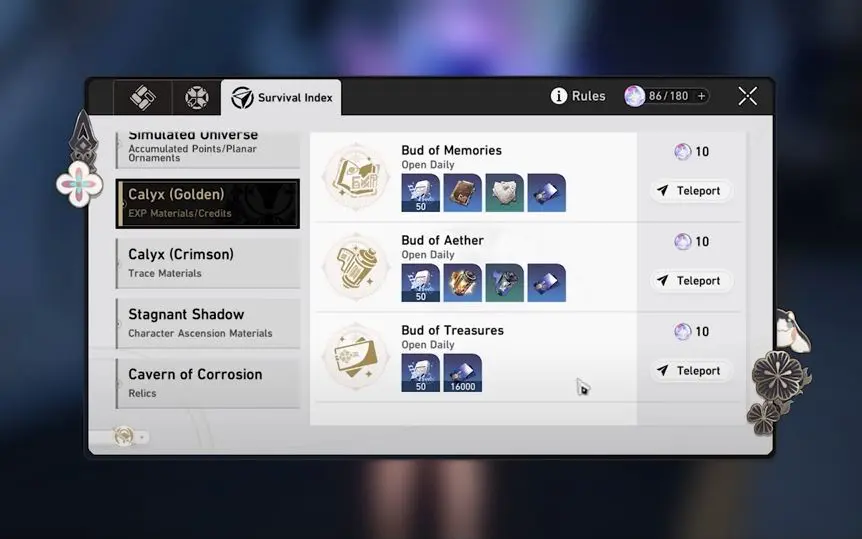The height and width of the screenshot is (539, 862).
Task: Choose the Calyx (Crimson) category
Action: tap(208, 263)
